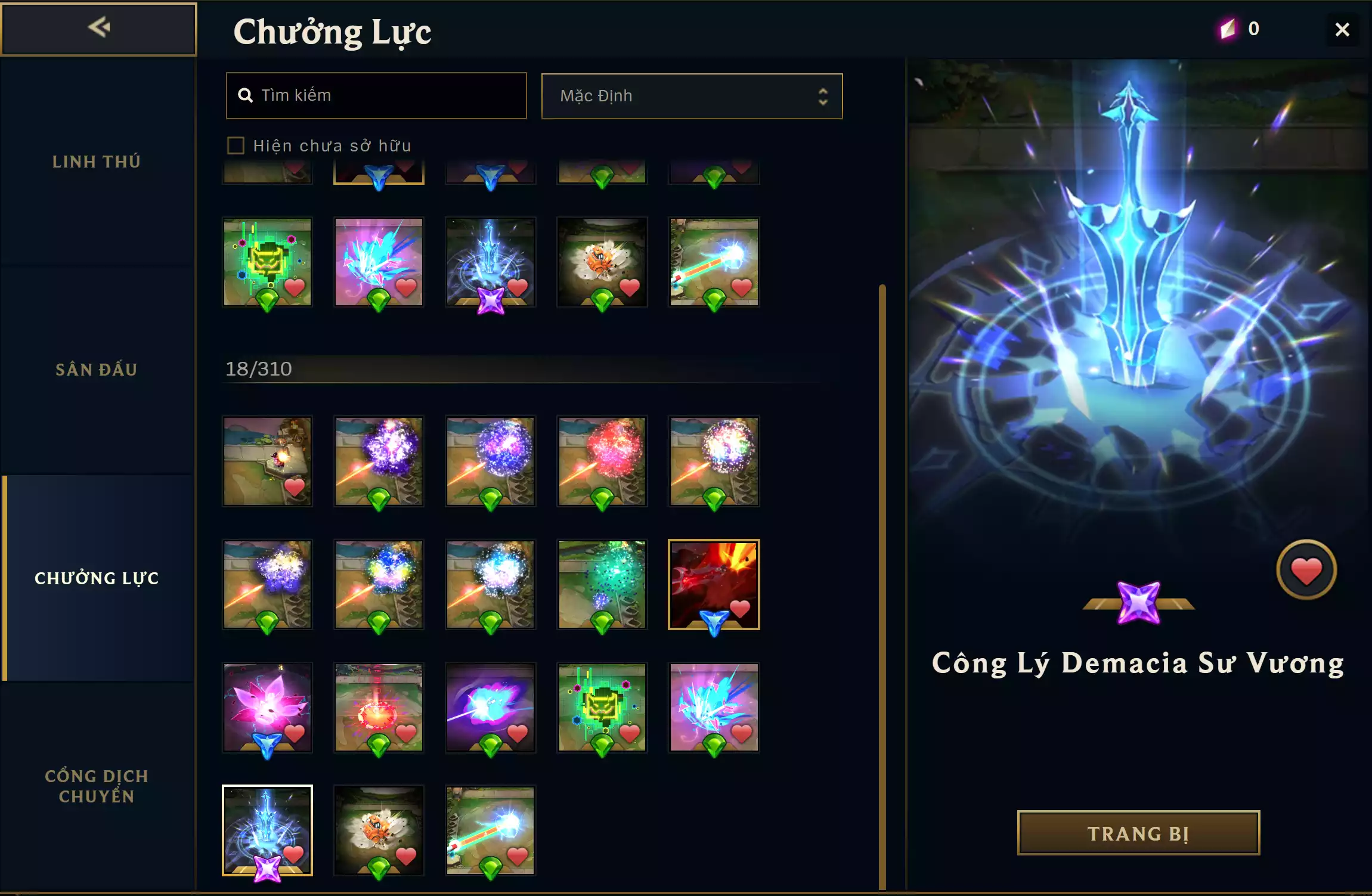Click the magnifying glass search icon
Image resolution: width=1372 pixels, height=896 pixels.
pos(246,95)
